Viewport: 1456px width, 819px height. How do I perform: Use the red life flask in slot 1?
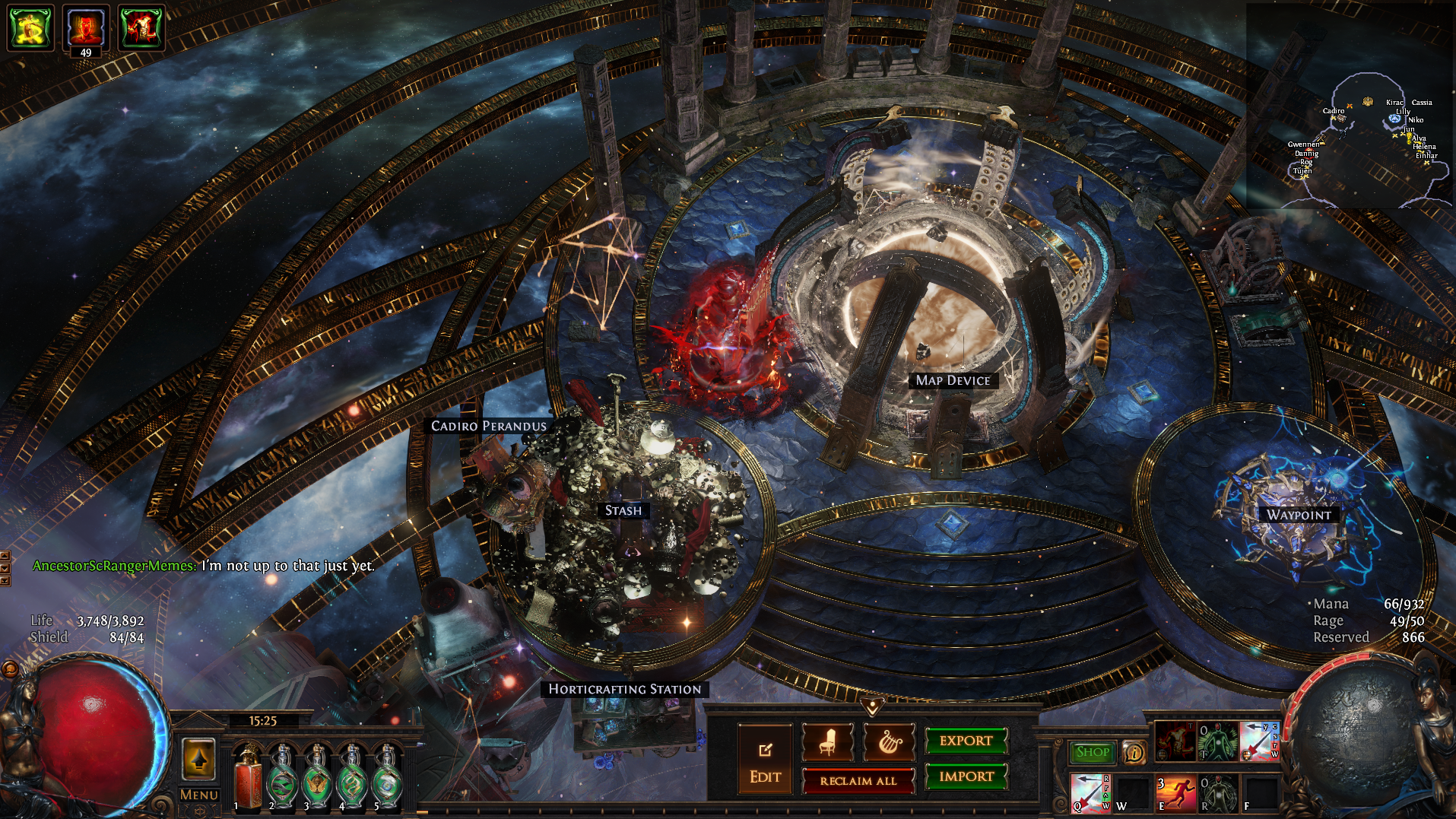click(246, 777)
